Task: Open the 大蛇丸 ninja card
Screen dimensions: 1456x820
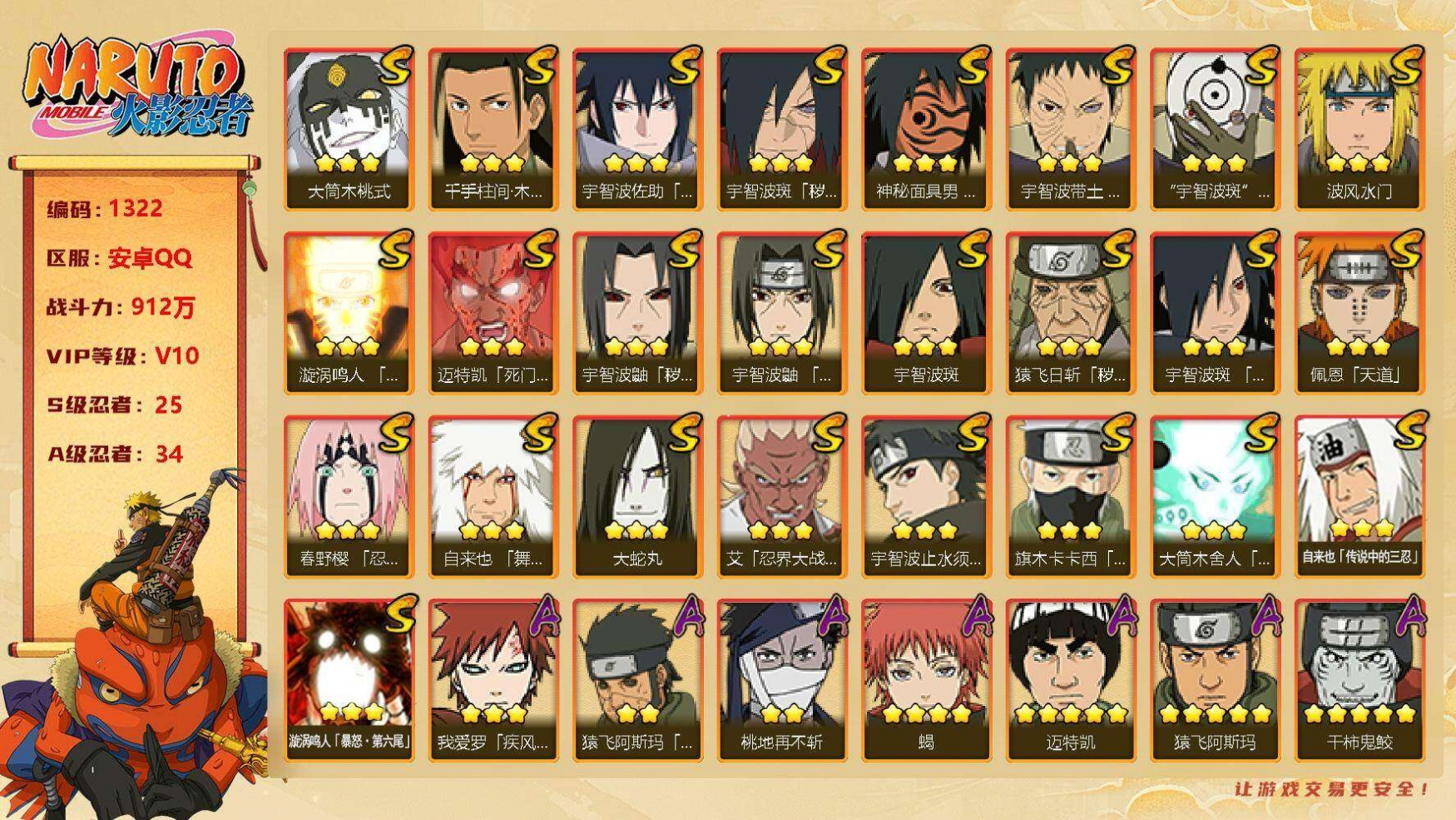Action: pyautogui.click(x=637, y=495)
